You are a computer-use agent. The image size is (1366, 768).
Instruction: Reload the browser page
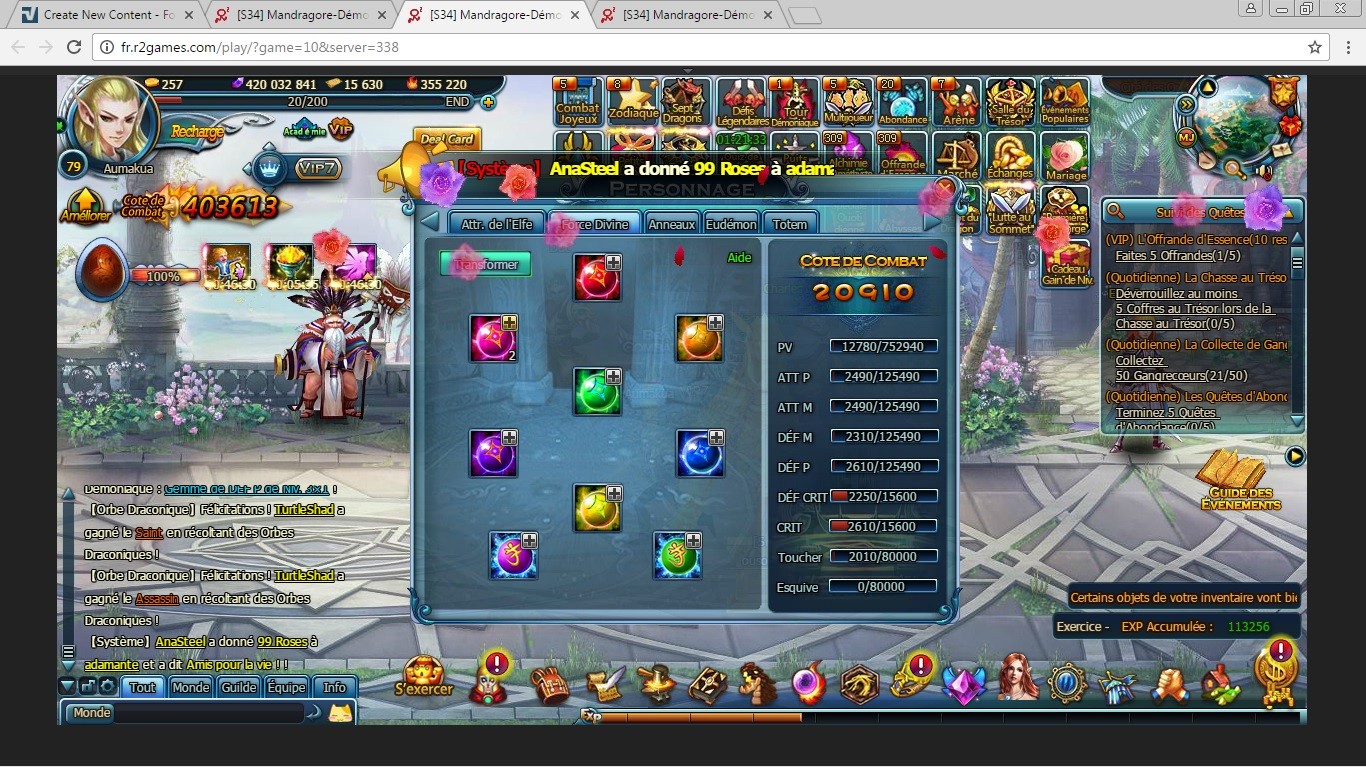(73, 47)
